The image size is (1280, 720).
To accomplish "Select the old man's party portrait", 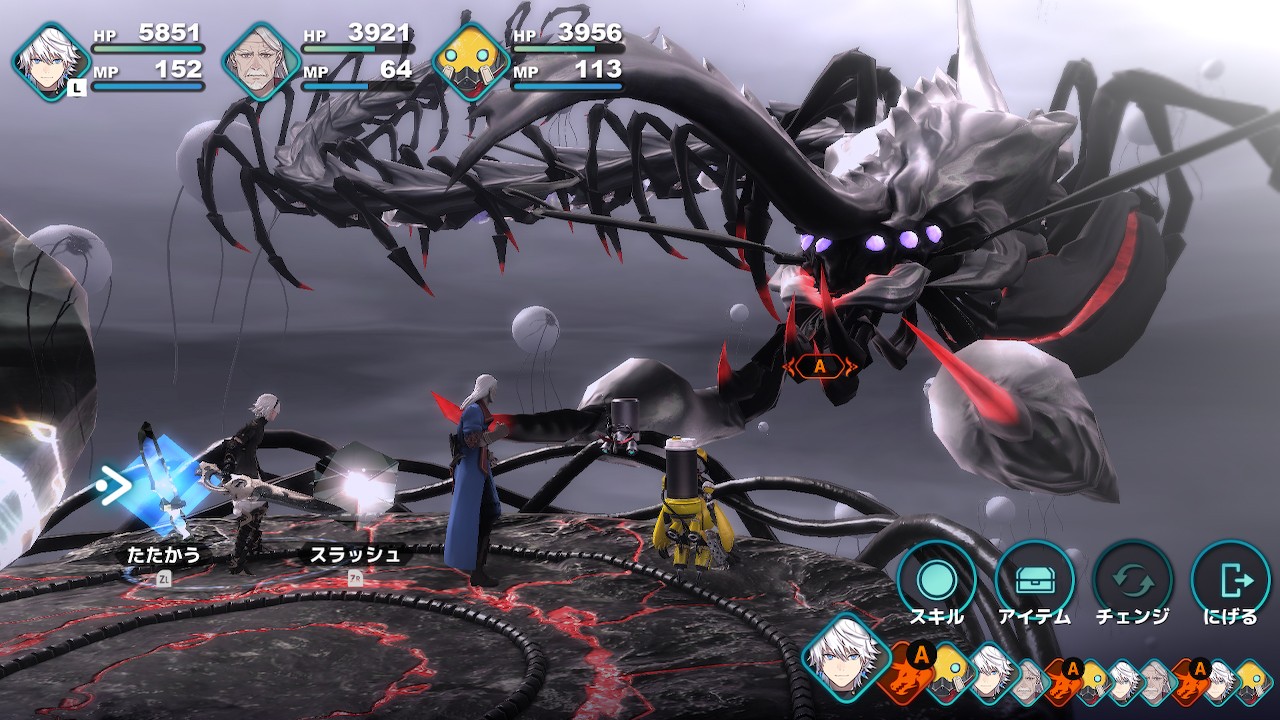I will click(260, 61).
